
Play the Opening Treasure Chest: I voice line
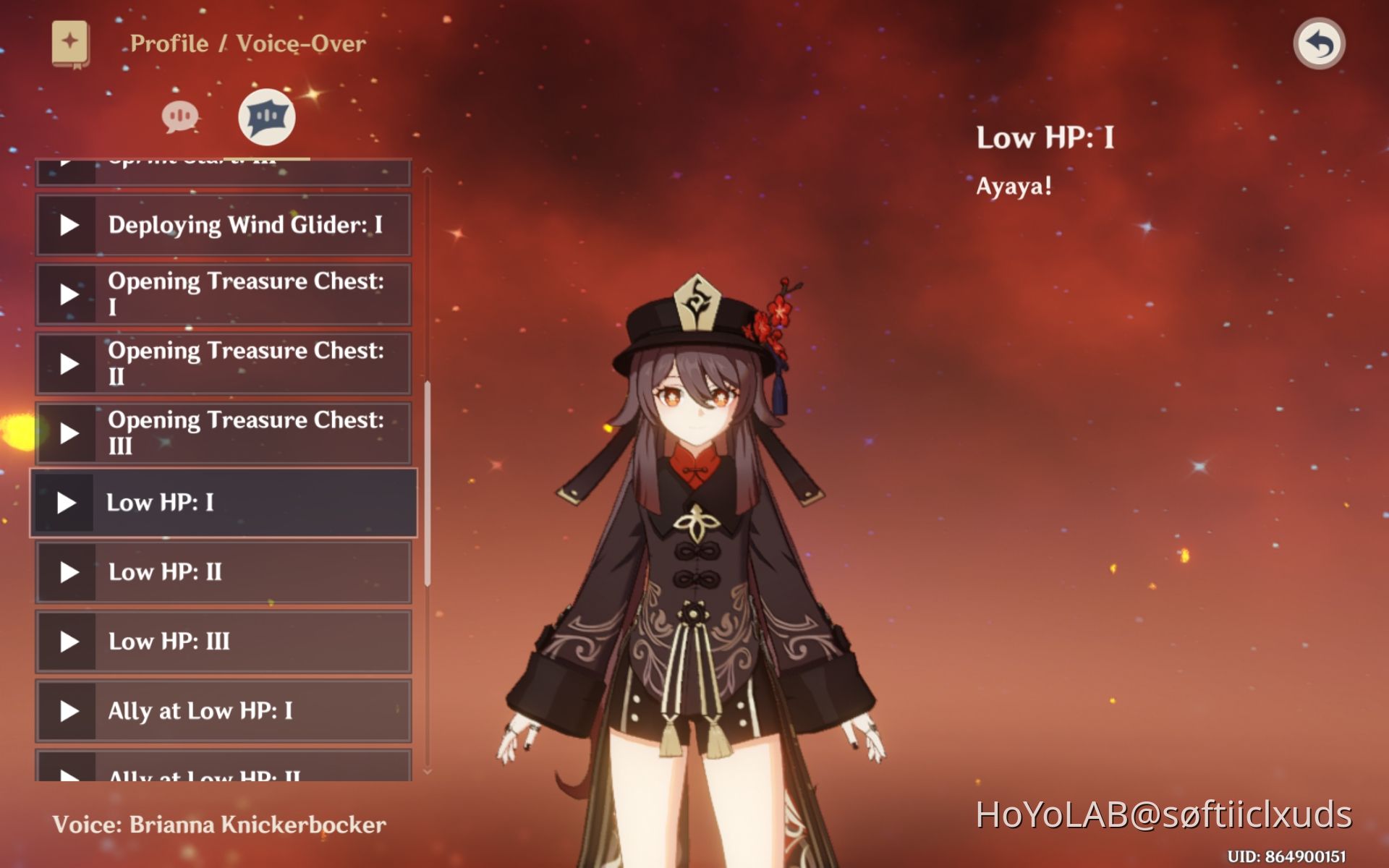[x=69, y=294]
